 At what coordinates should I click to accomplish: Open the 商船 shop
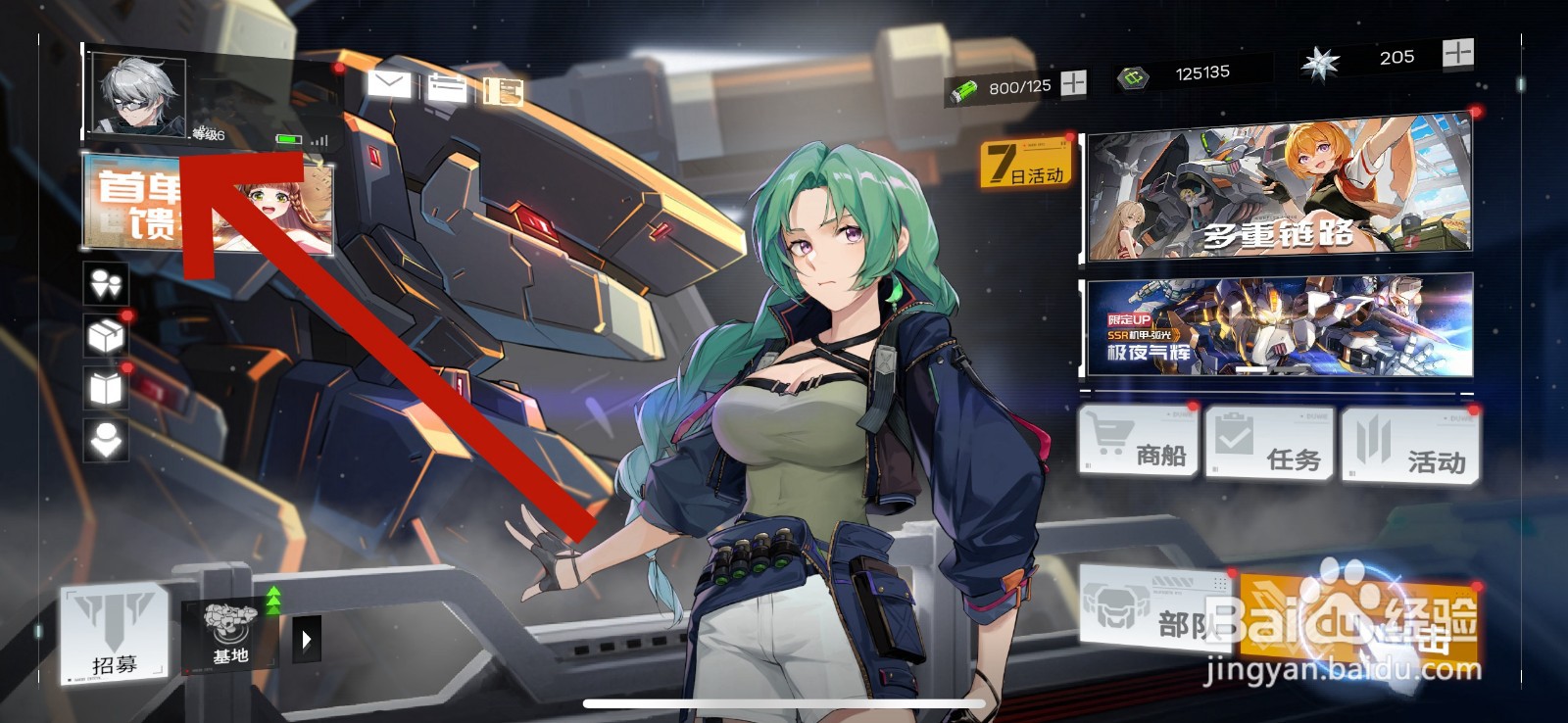click(x=1139, y=443)
